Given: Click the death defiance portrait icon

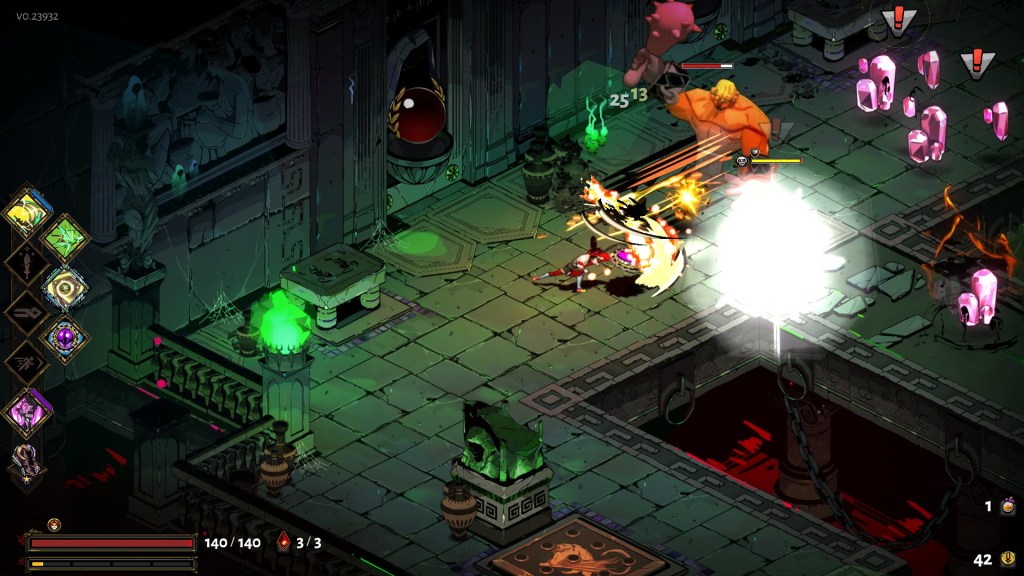Looking at the screenshot, I should coord(54,524).
